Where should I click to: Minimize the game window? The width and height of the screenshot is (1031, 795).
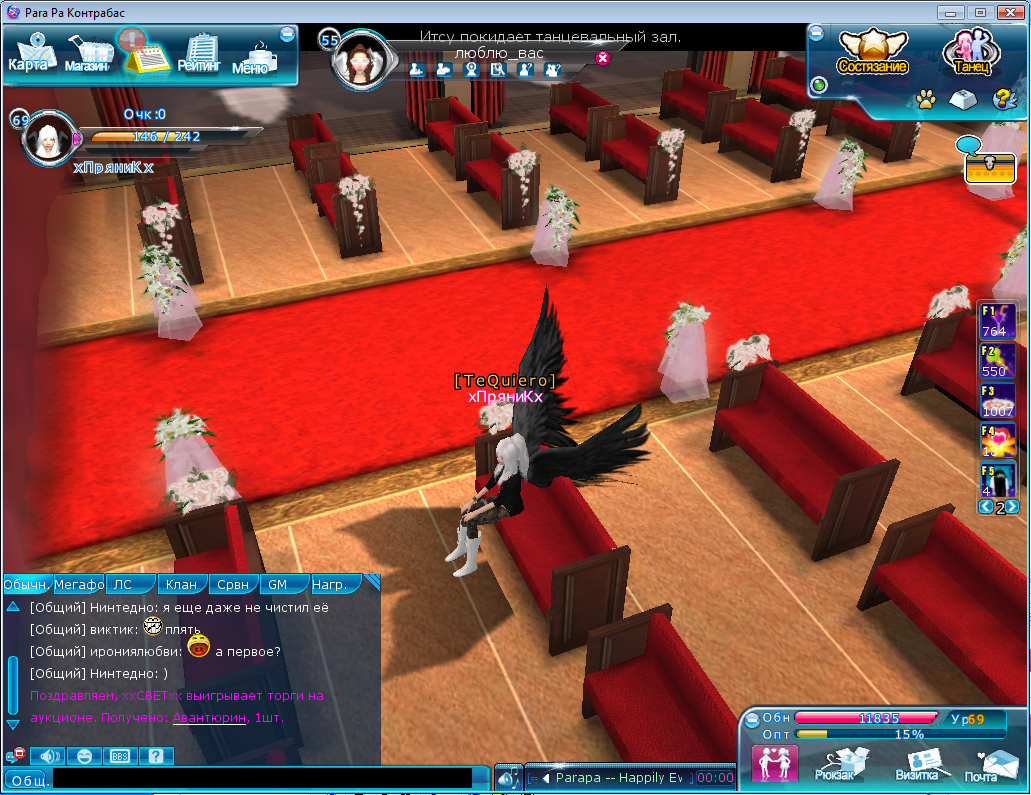[951, 11]
